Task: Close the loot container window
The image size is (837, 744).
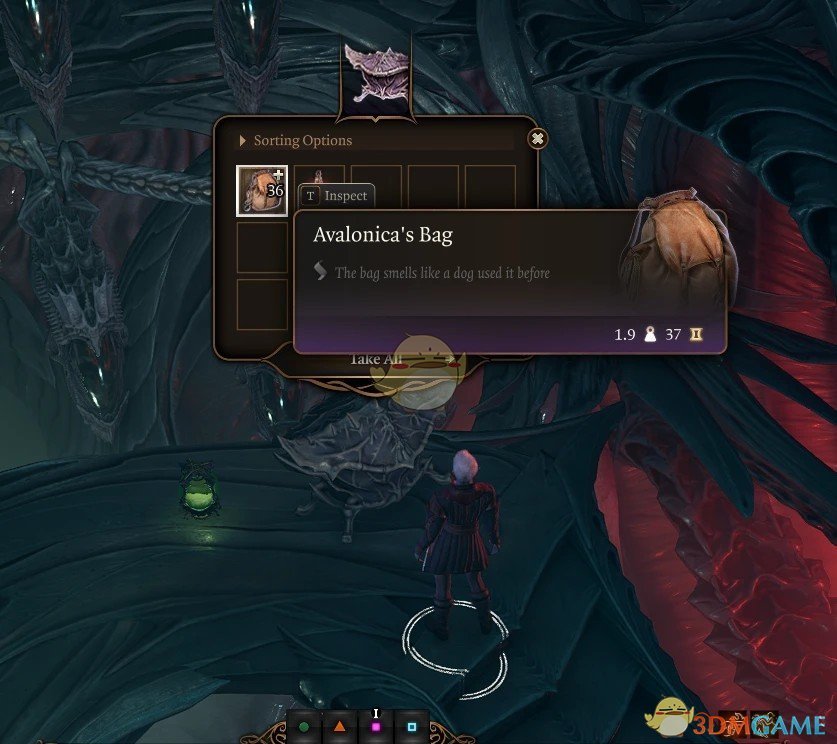Action: click(x=538, y=139)
